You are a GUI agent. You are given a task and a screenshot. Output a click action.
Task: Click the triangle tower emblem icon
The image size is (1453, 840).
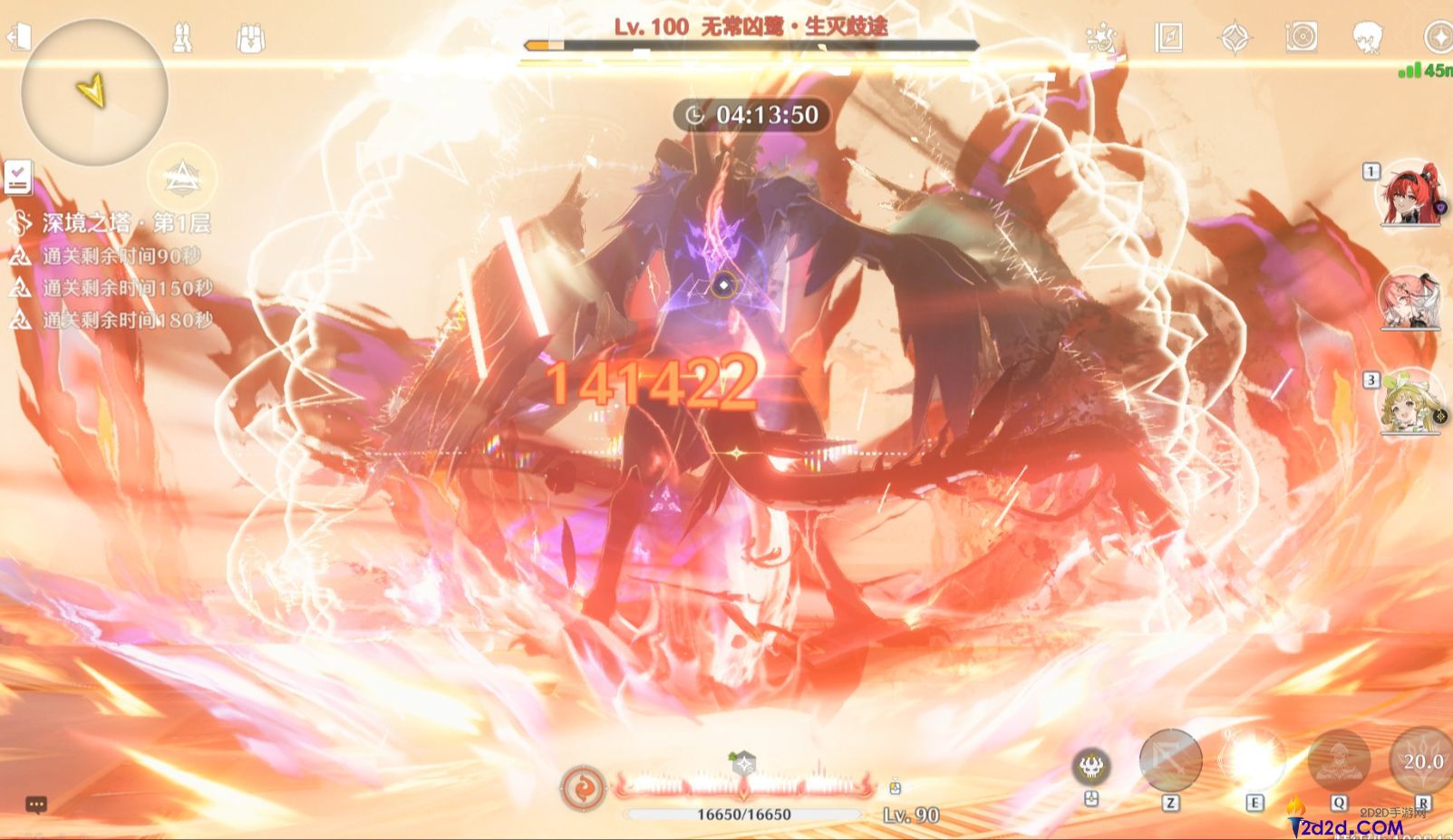pos(181,179)
